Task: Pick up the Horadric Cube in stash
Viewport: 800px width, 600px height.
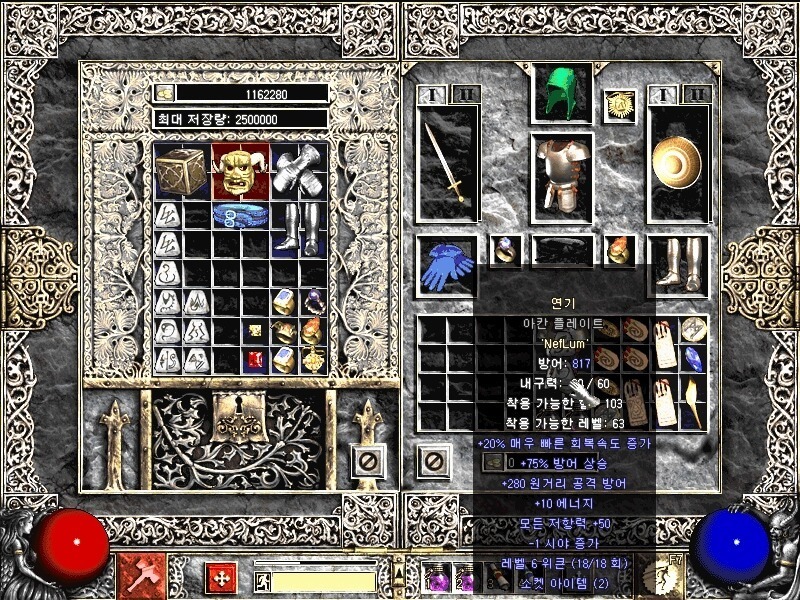Action: 182,171
